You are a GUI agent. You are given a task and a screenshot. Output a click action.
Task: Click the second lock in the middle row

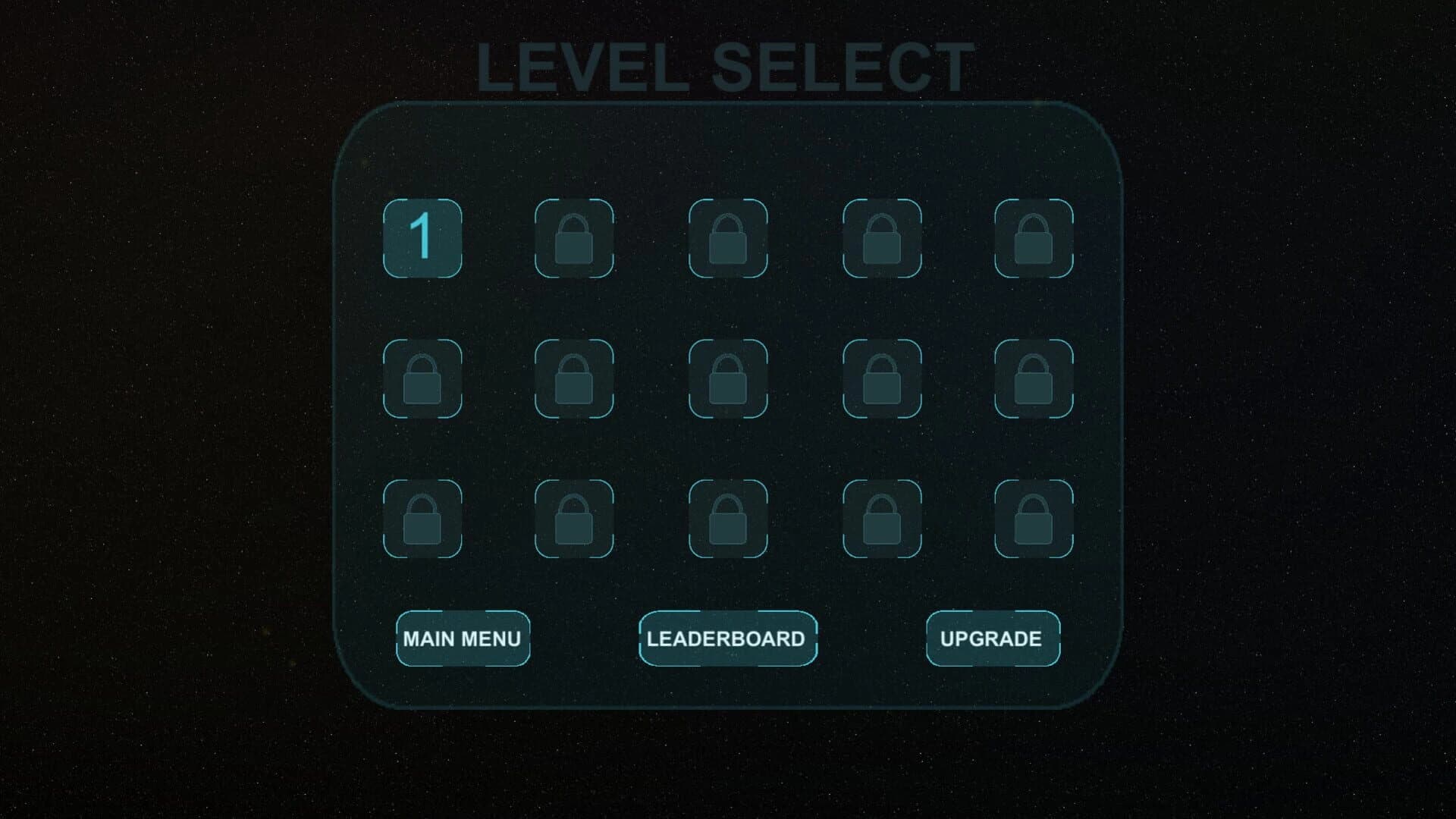576,379
